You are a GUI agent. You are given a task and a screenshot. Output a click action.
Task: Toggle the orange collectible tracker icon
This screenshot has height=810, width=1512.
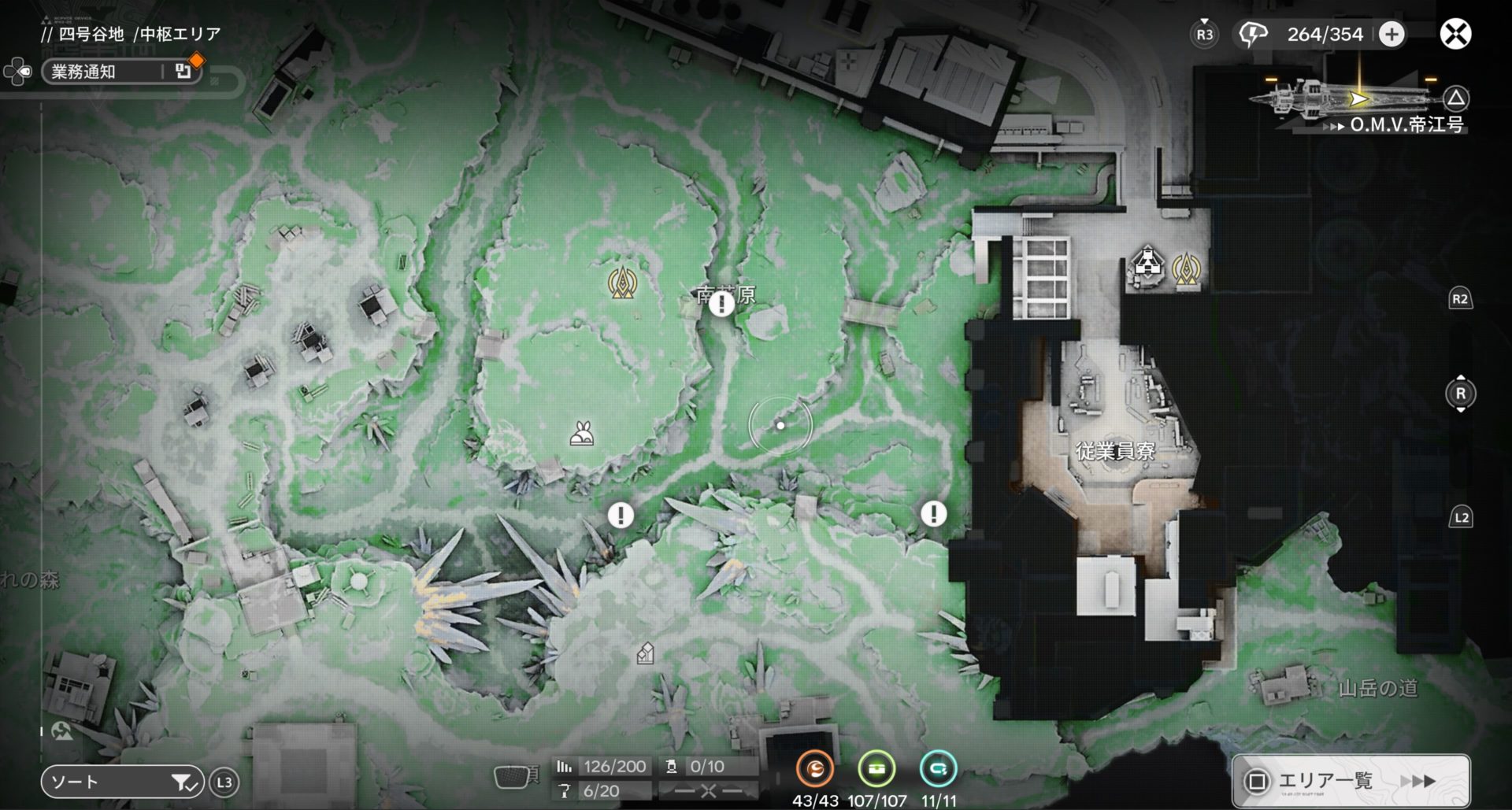point(814,768)
